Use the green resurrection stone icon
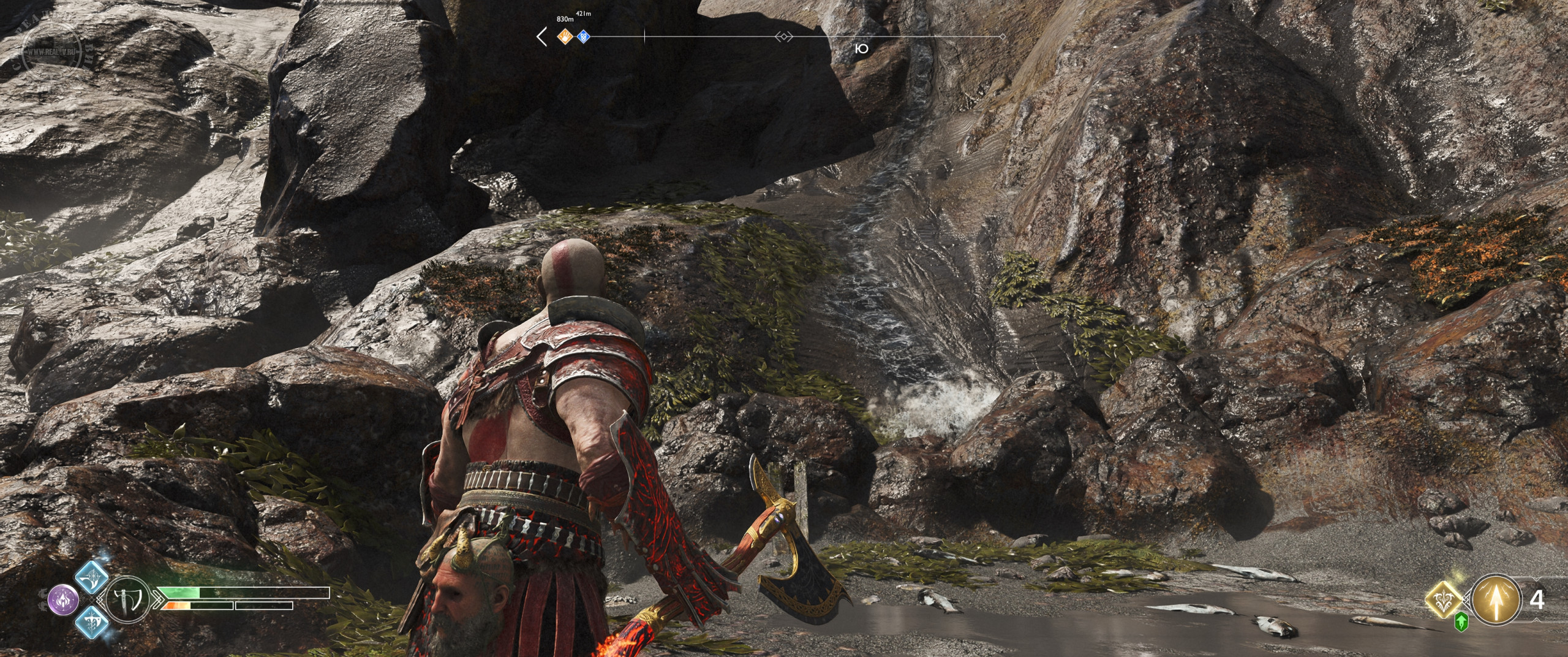 click(x=1461, y=623)
